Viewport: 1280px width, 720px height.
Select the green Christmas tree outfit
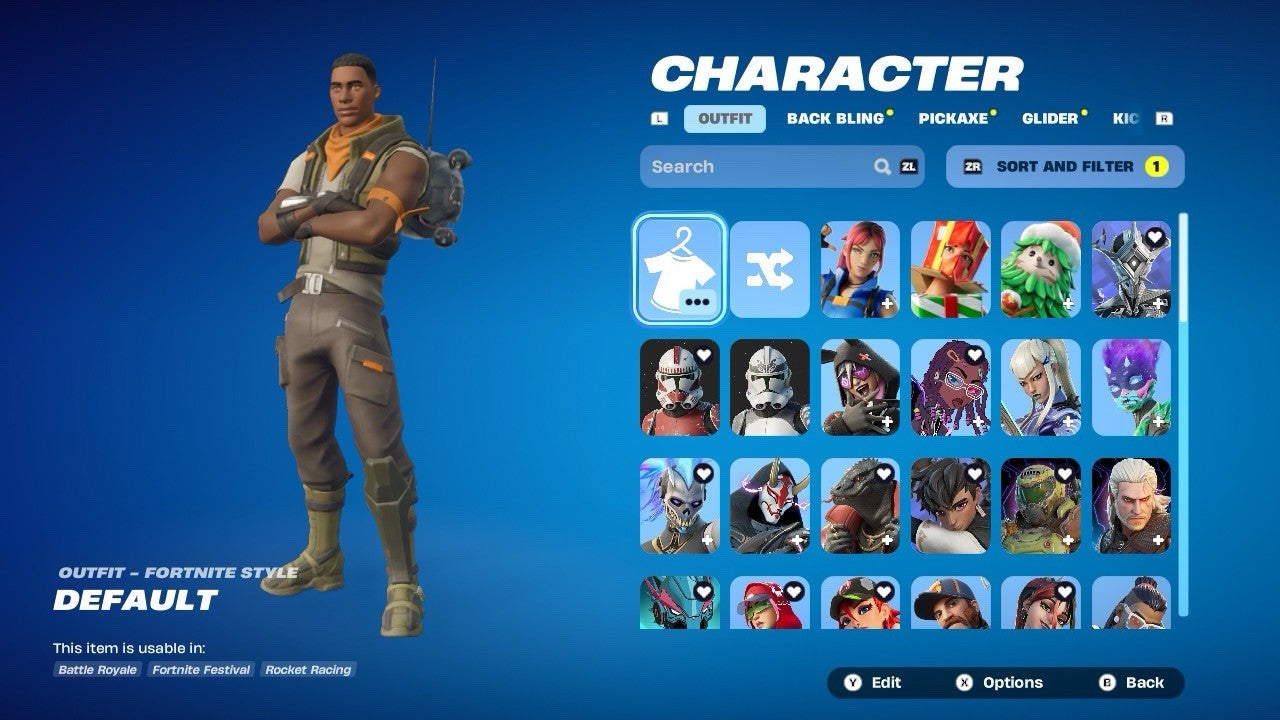point(1041,270)
